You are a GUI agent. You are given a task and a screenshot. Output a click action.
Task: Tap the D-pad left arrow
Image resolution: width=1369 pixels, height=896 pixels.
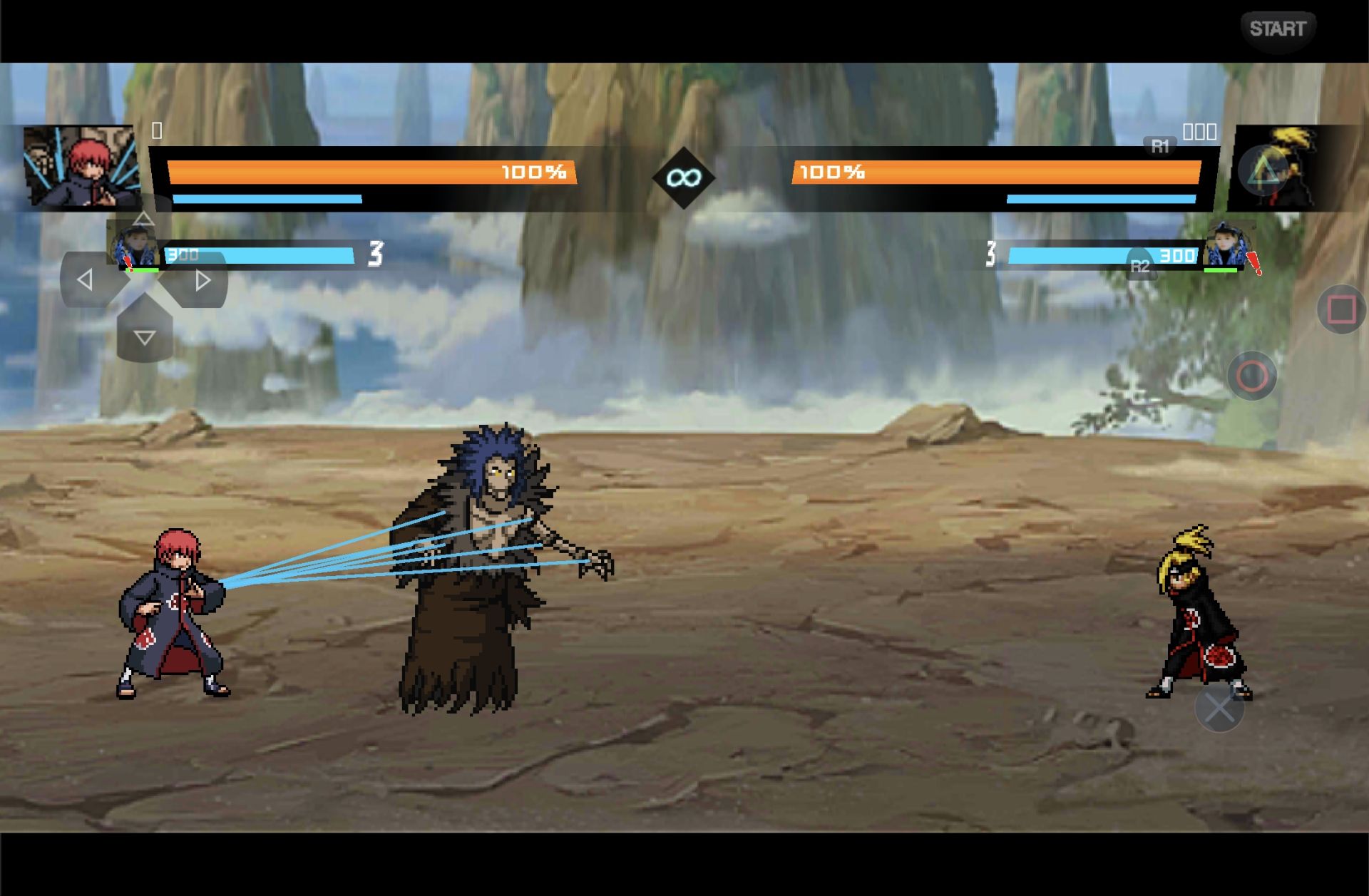click(85, 280)
